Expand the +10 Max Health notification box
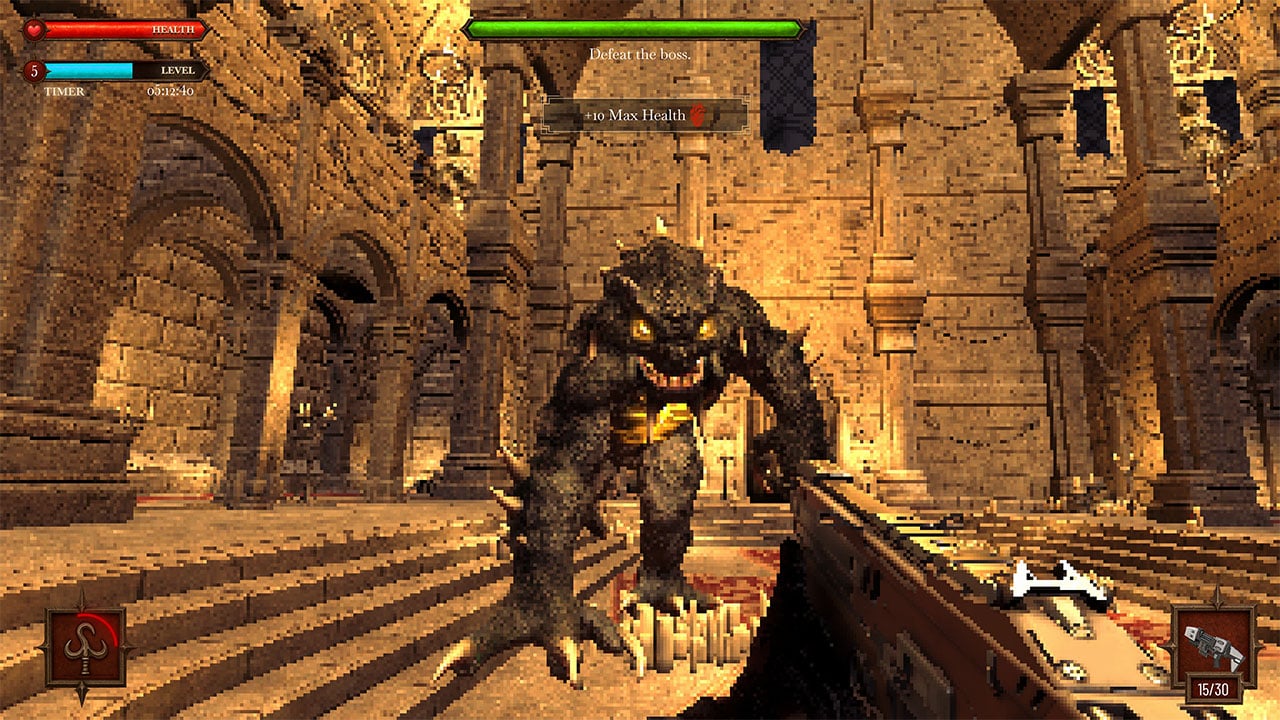Image resolution: width=1280 pixels, height=720 pixels. click(x=643, y=114)
